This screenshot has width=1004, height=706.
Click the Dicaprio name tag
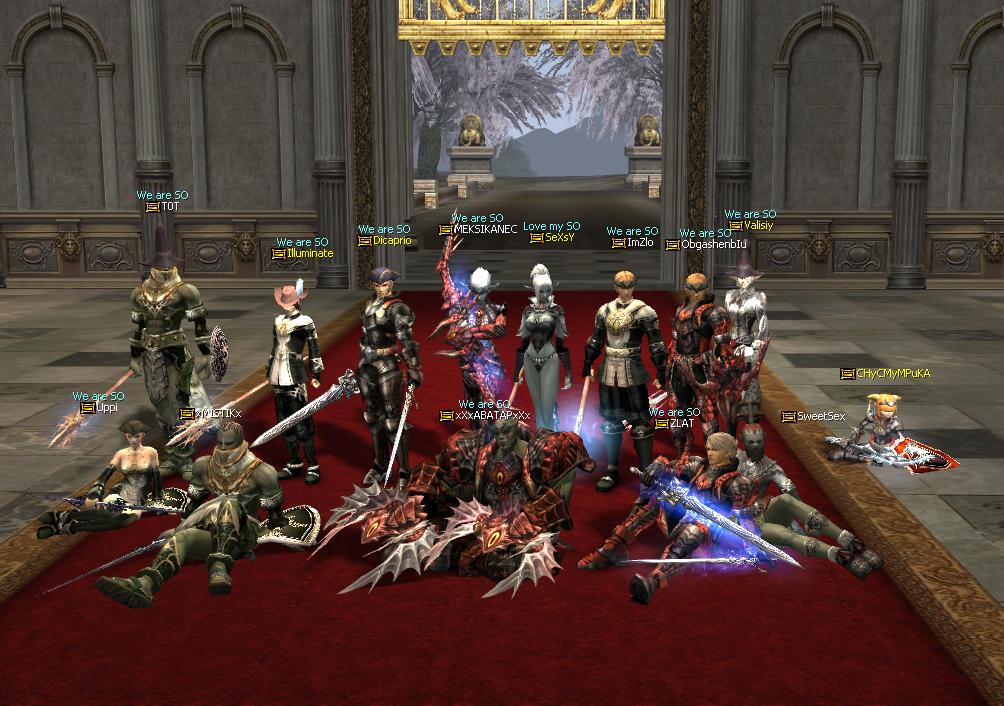[x=391, y=241]
